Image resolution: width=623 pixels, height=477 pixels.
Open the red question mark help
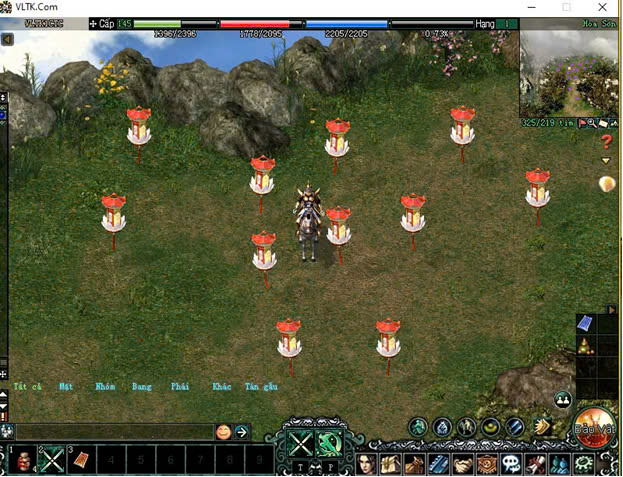(605, 142)
